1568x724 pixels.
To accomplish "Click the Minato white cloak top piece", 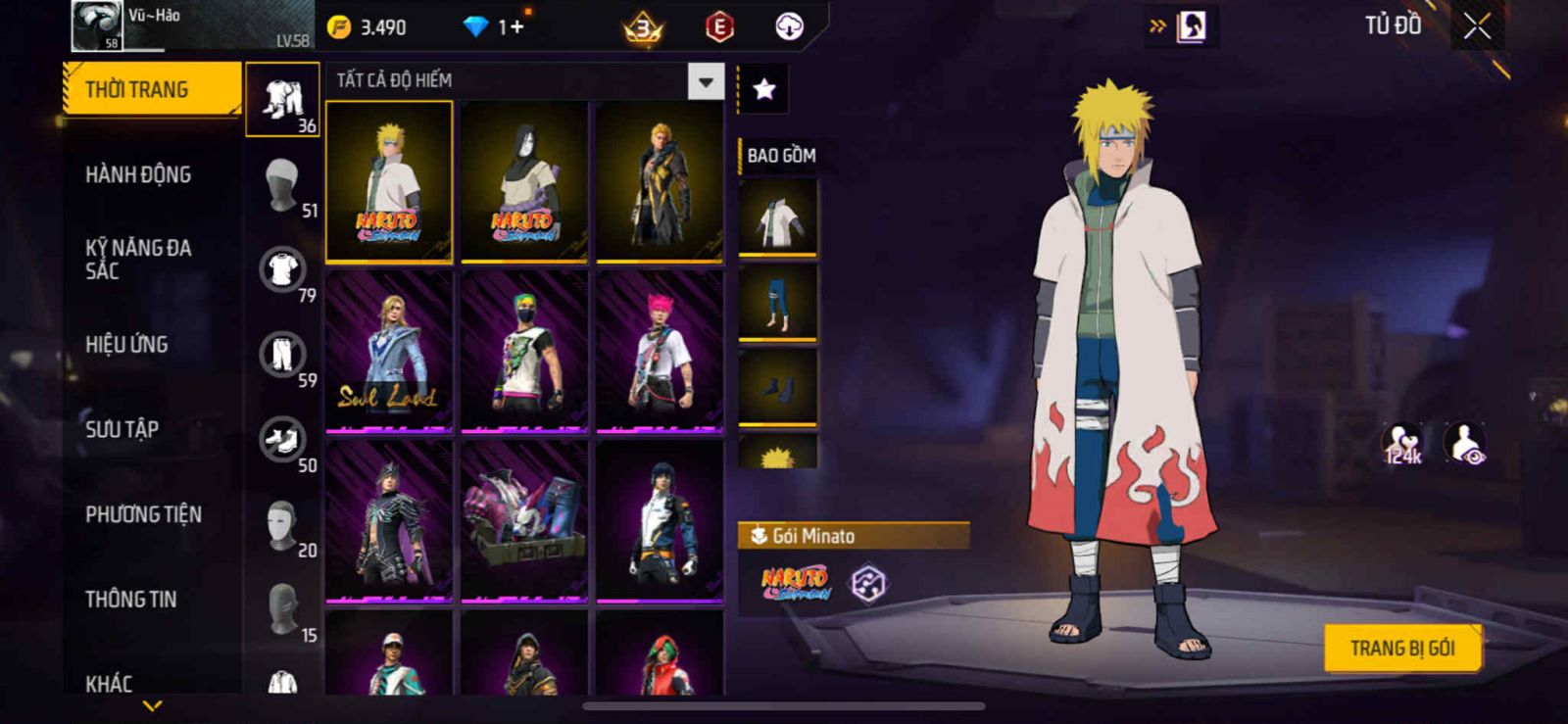I will 777,218.
